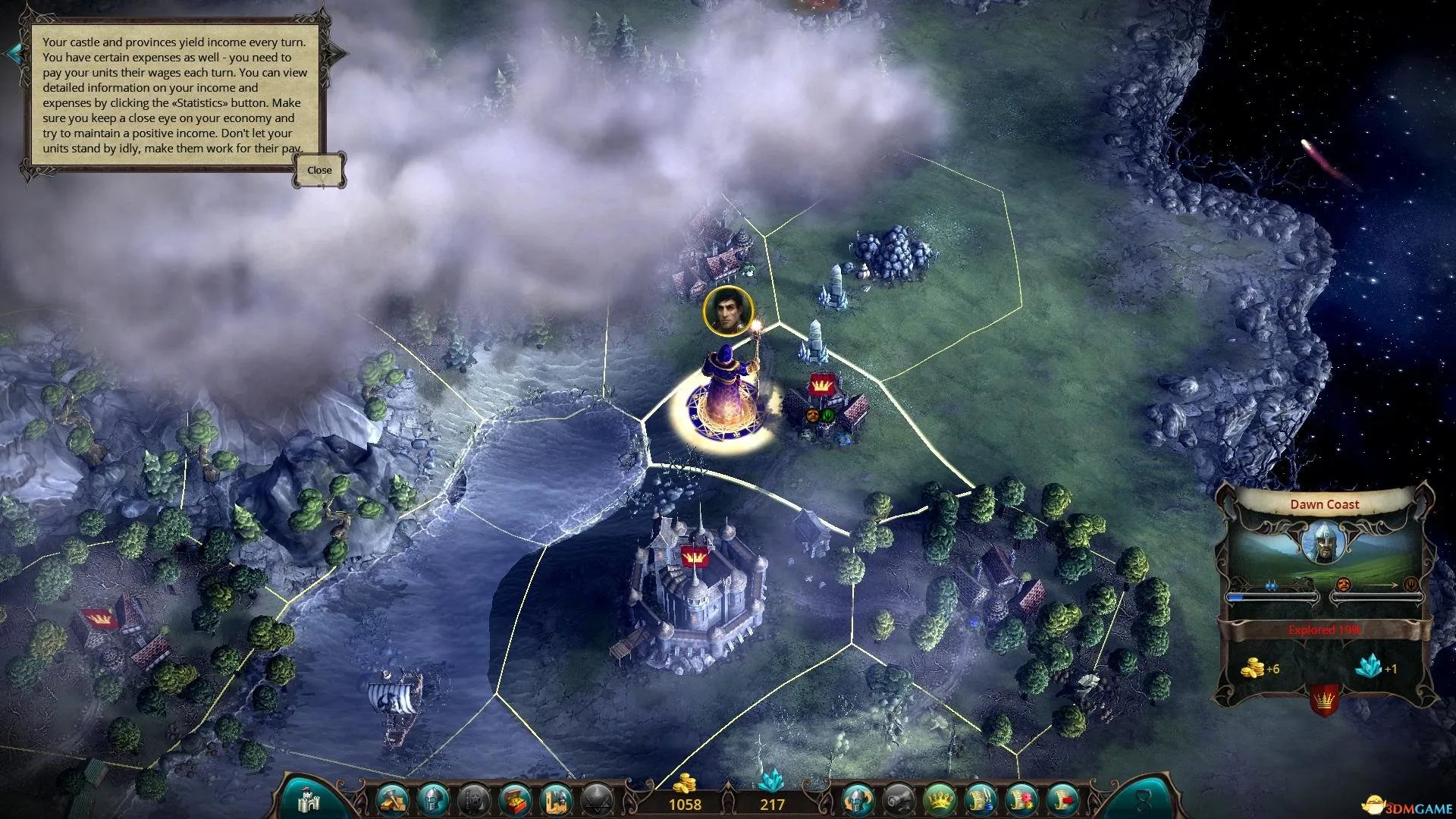The width and height of the screenshot is (1456, 819).
Task: Click the Dawn Coast province guard portrait
Action: pyautogui.click(x=1324, y=543)
